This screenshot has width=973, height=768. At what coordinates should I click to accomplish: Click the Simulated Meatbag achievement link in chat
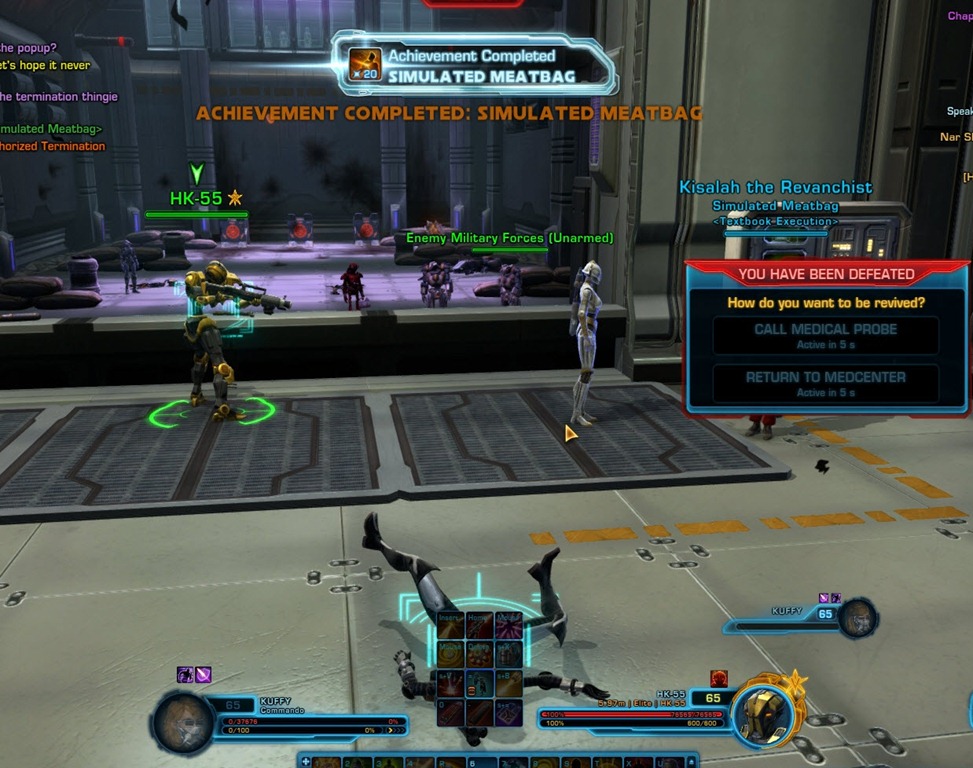(x=50, y=129)
